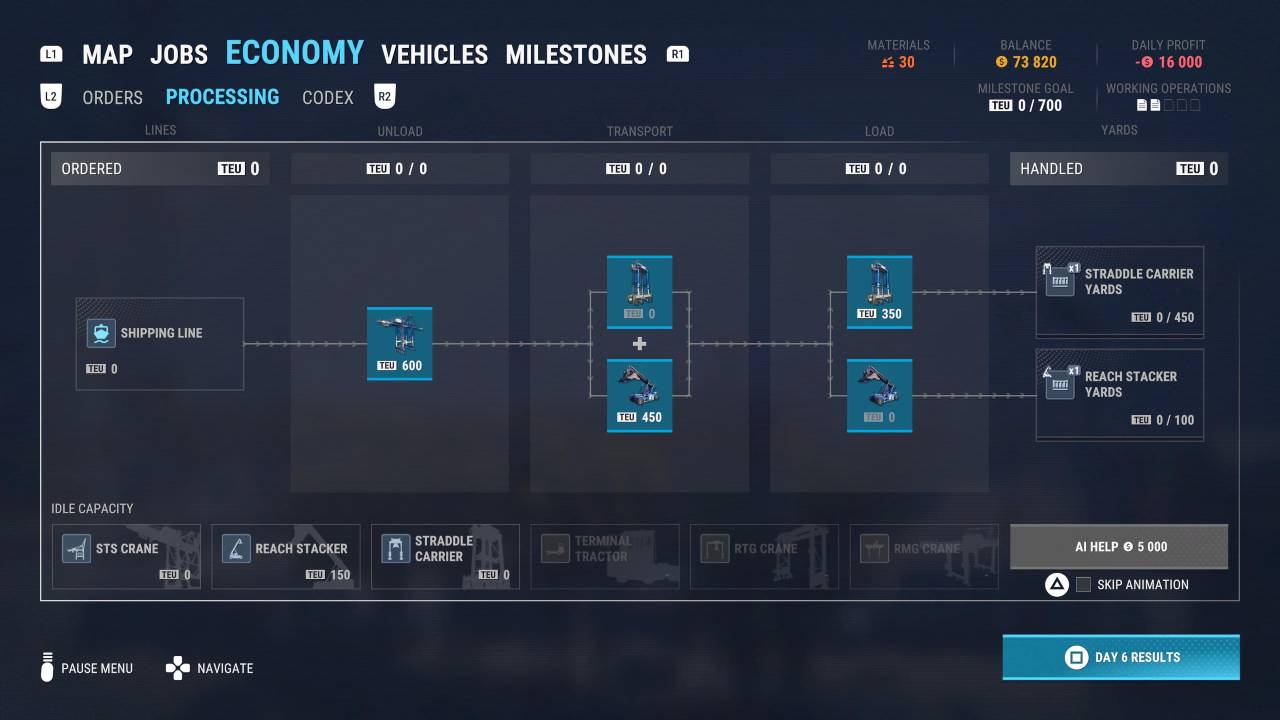Choose the Reach Stacker idle capacity card

point(286,556)
